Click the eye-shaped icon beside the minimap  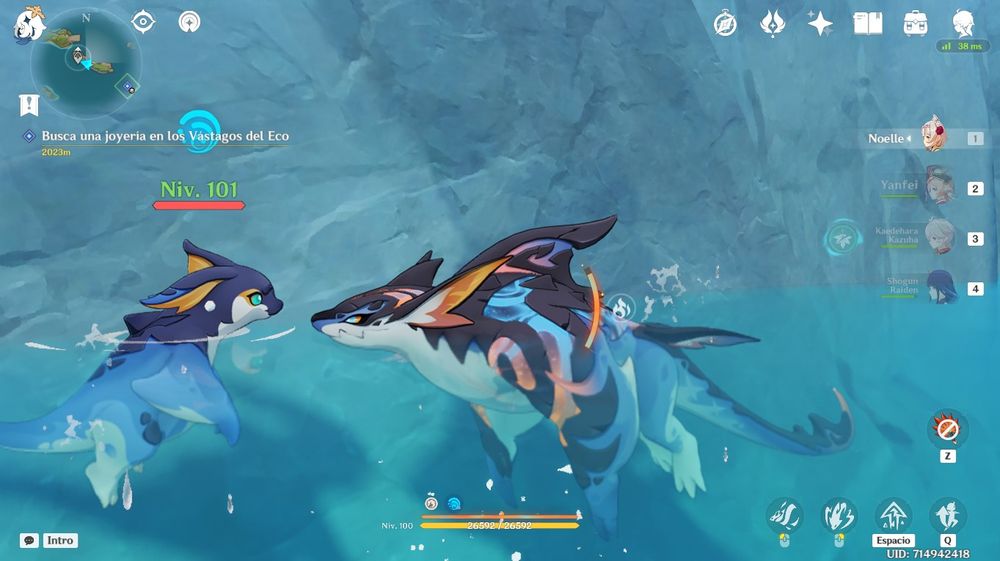145,21
